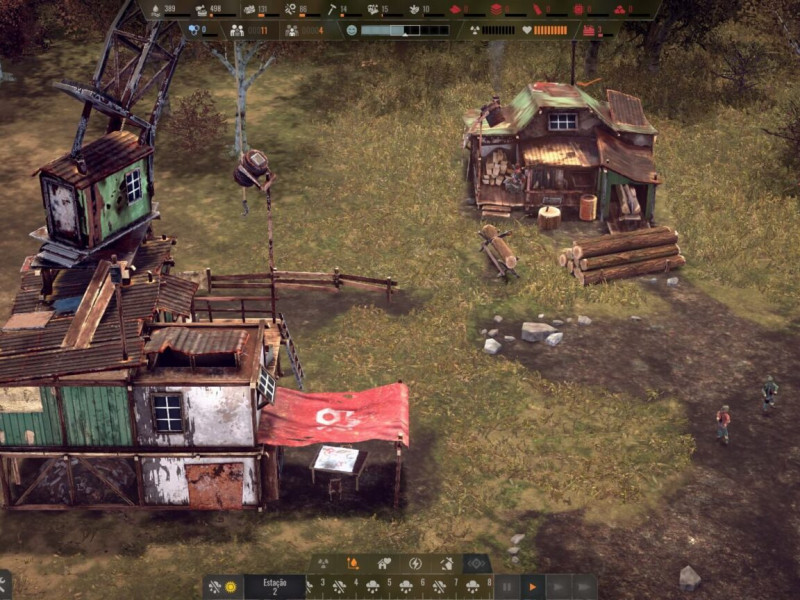
Task: Open the tools menu at screen edge
Action: (x=4, y=586)
